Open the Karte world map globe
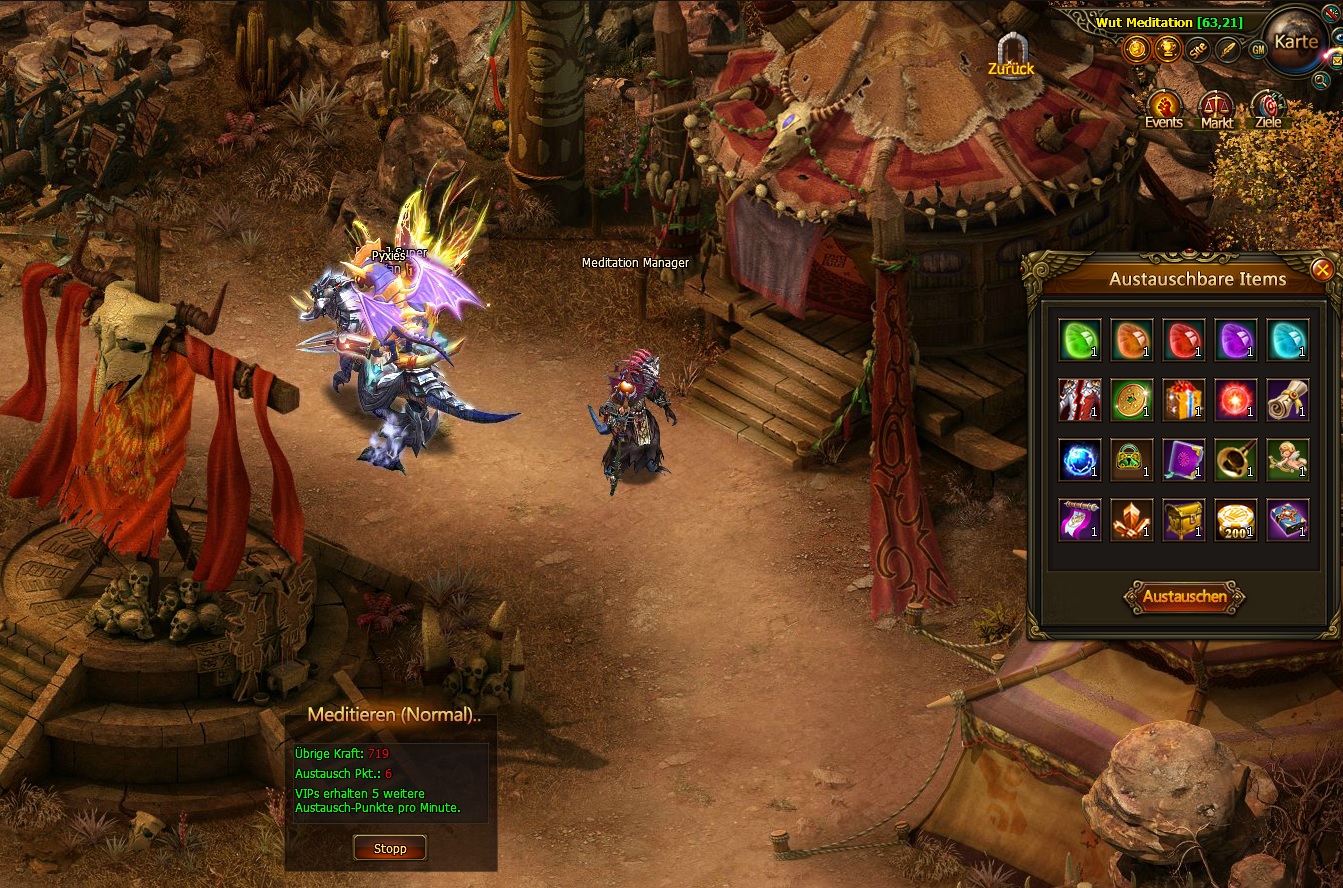 [1295, 42]
